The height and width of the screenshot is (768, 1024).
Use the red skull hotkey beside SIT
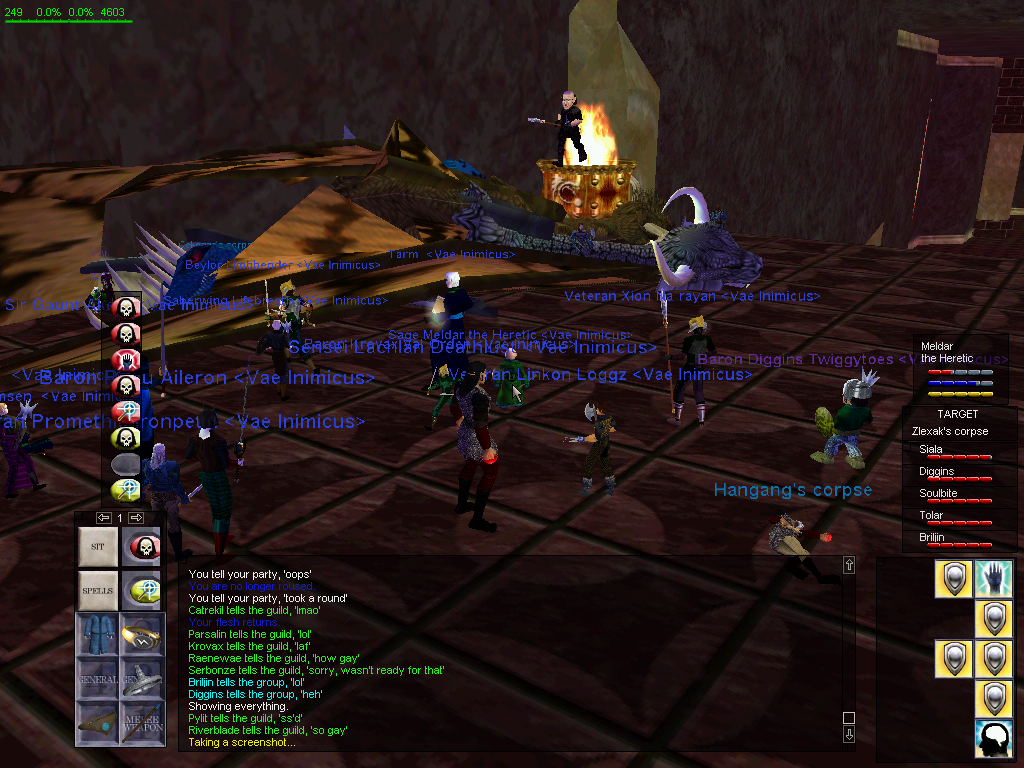[x=142, y=547]
